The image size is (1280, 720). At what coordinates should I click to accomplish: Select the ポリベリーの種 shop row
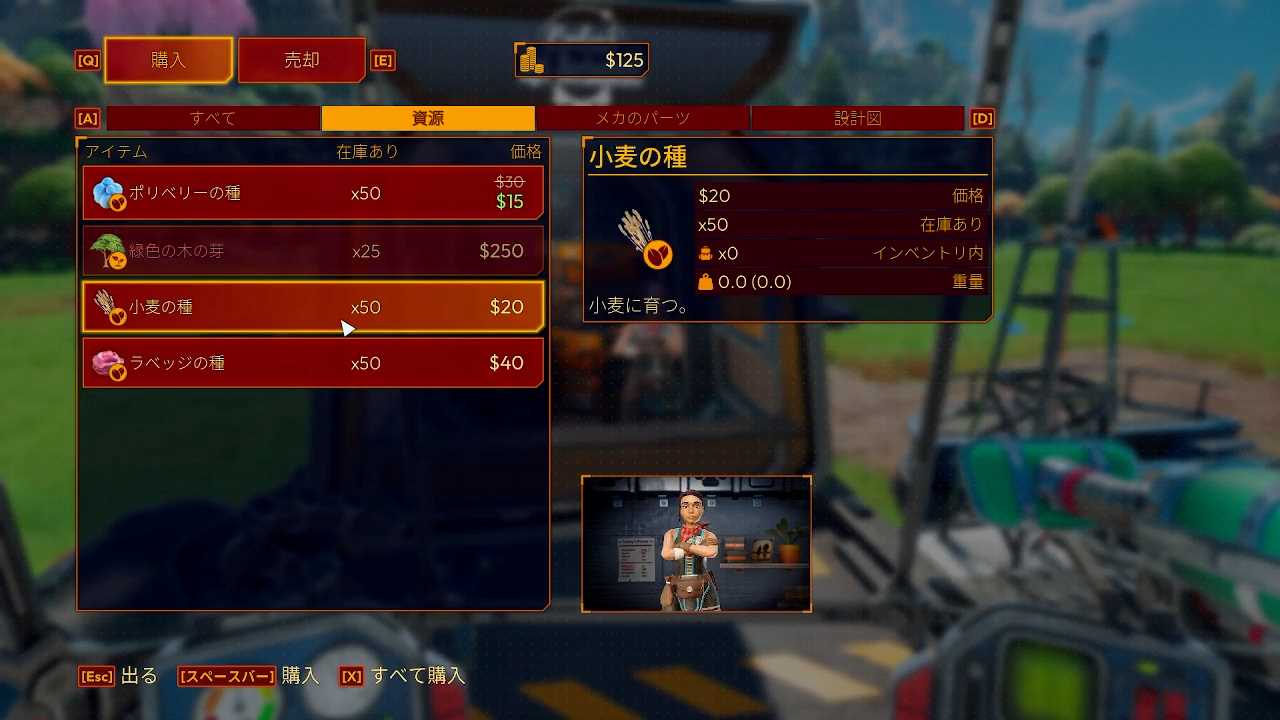point(313,193)
